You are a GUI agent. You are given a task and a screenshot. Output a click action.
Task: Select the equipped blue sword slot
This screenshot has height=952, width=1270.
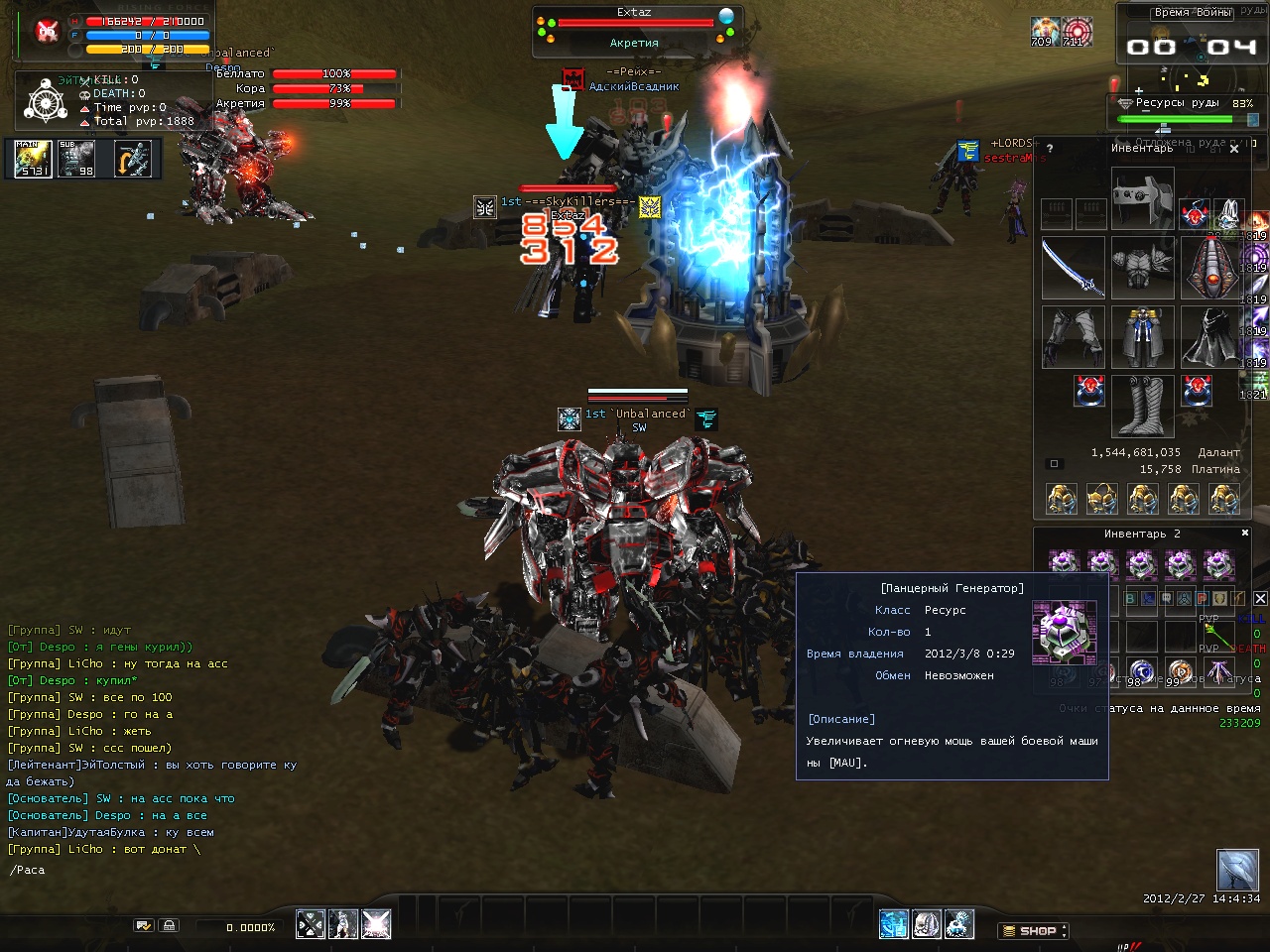click(1074, 268)
